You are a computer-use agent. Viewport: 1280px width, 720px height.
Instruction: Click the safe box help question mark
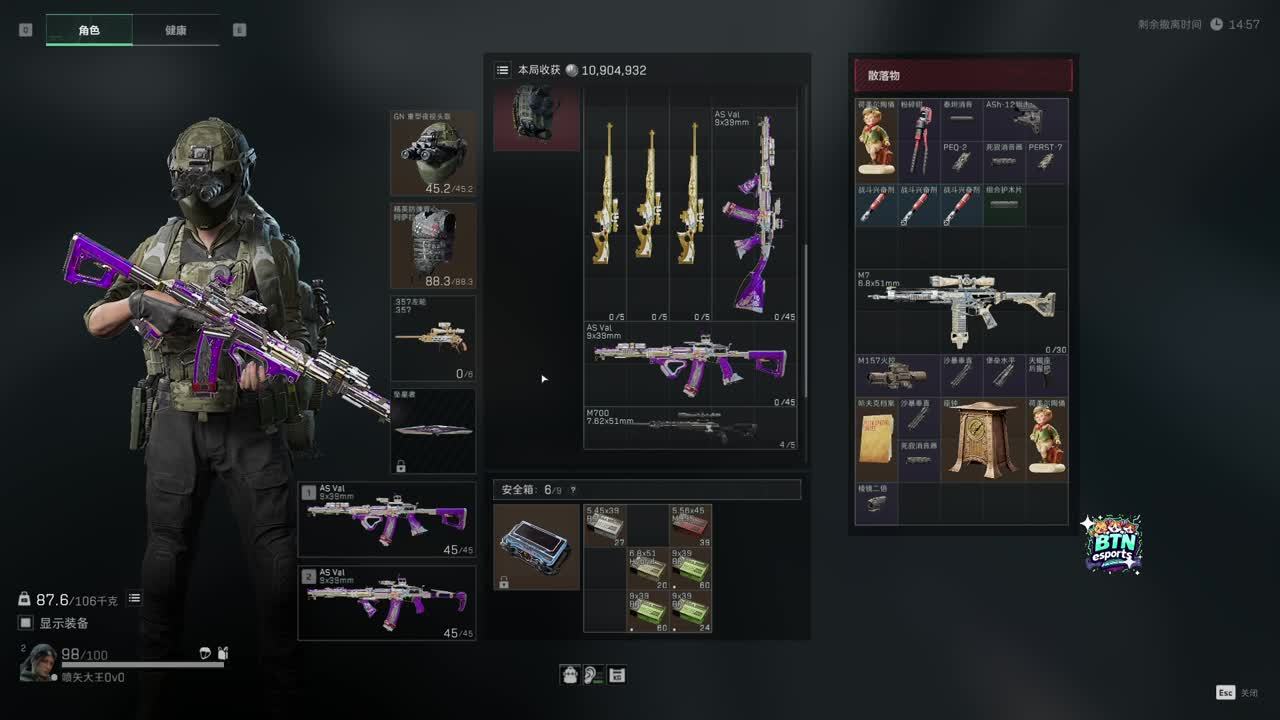[x=573, y=490]
